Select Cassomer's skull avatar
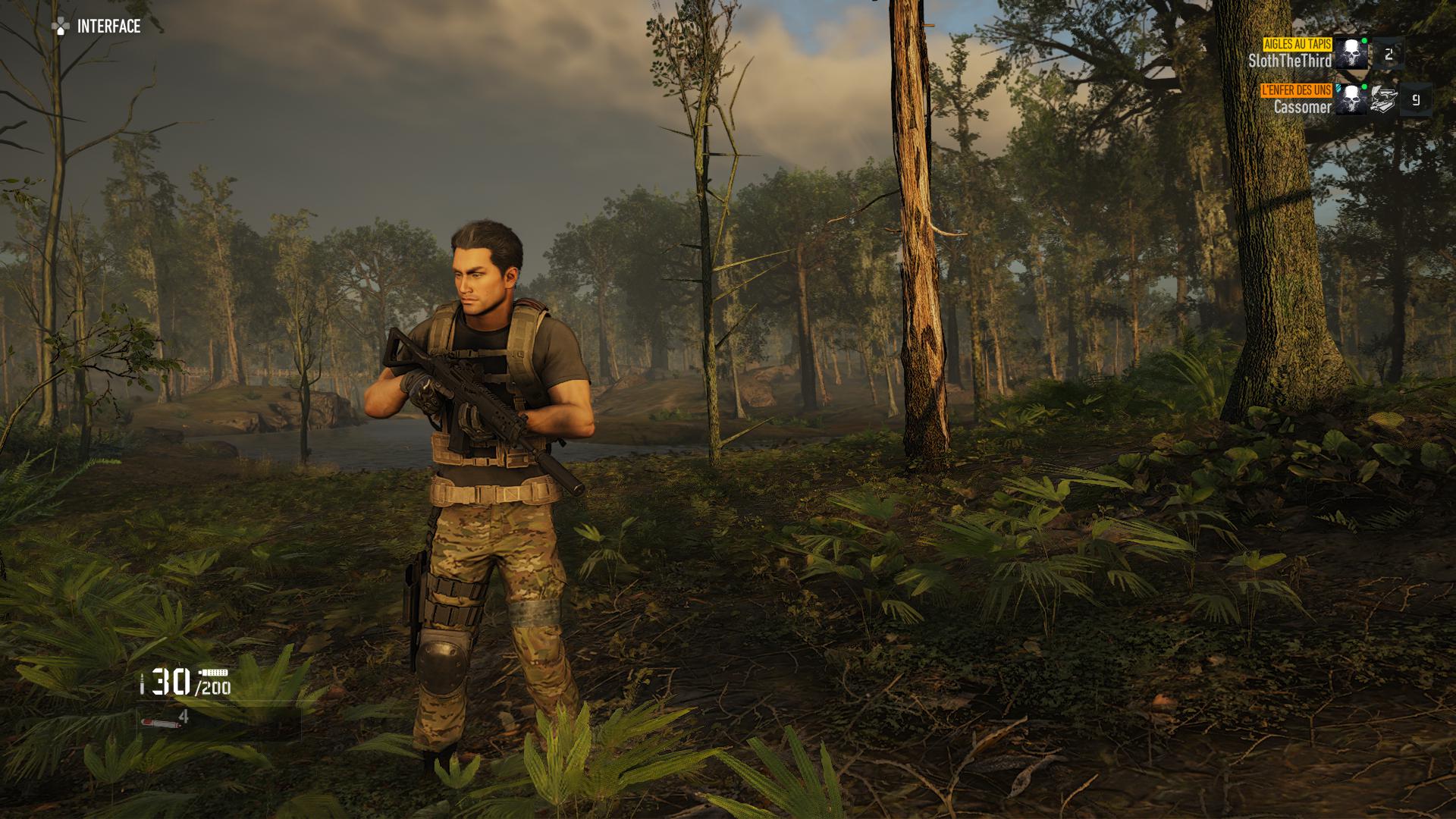Image resolution: width=1456 pixels, height=819 pixels. tap(1351, 99)
